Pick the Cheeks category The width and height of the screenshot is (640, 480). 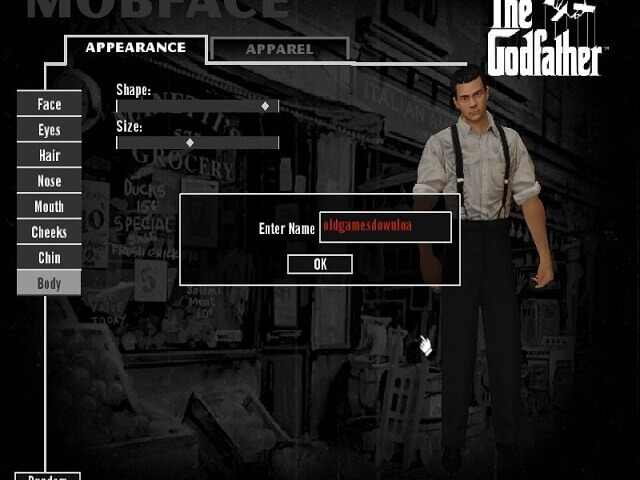[x=49, y=232]
